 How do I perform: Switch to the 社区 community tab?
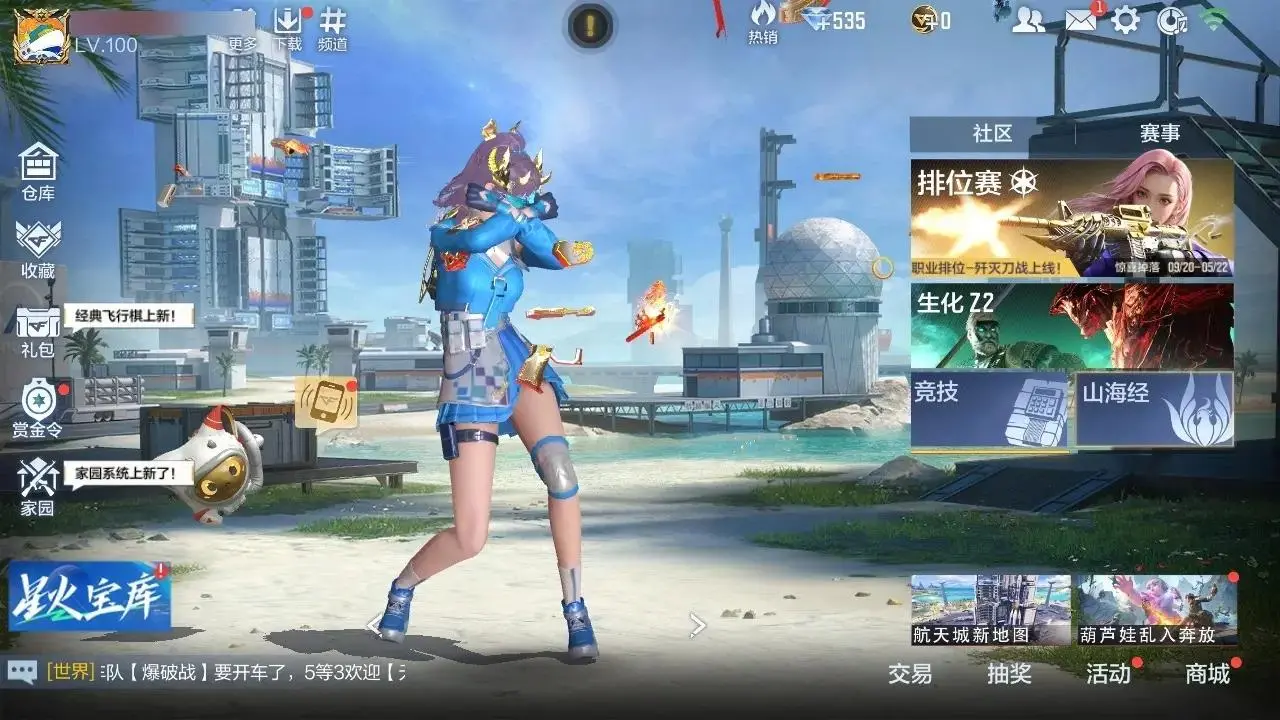pos(992,134)
